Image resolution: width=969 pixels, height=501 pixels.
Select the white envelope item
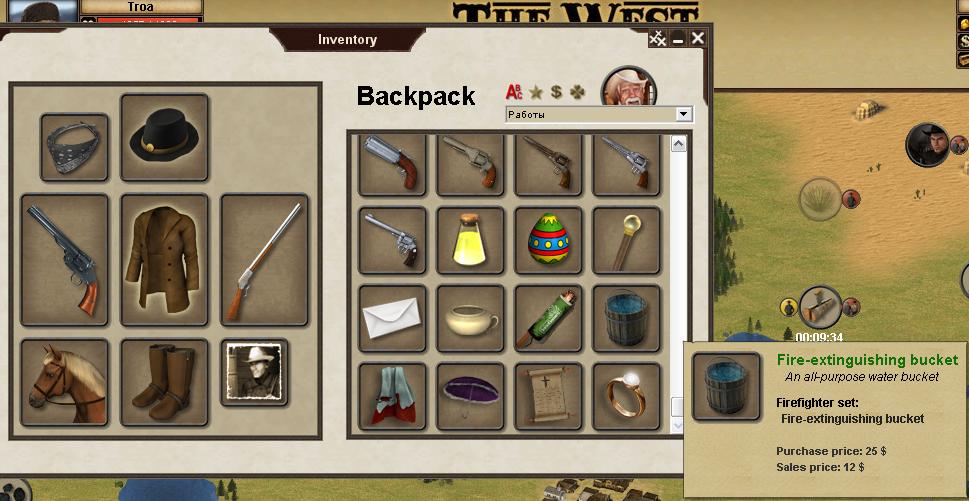392,318
